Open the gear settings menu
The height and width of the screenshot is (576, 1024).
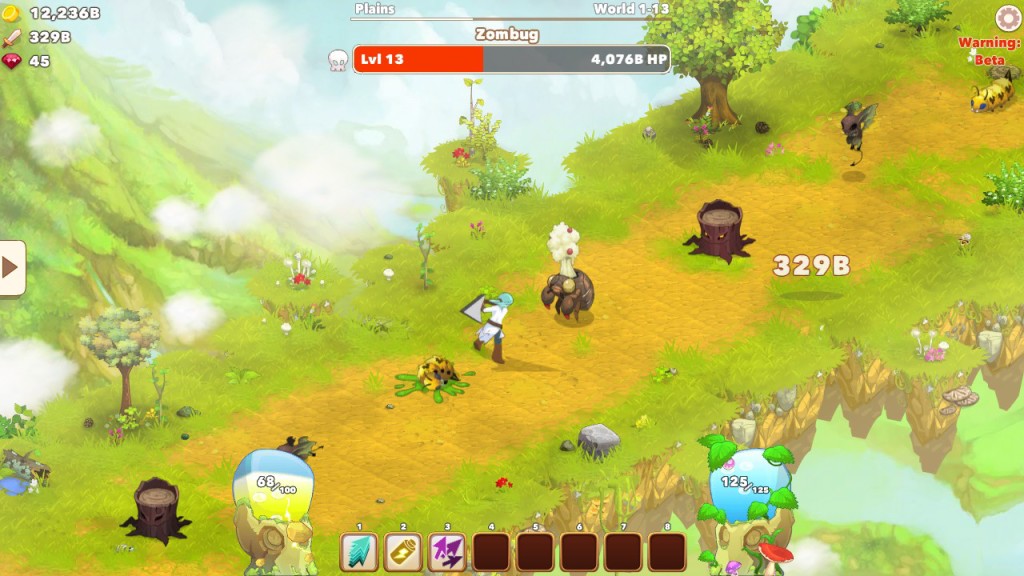tap(1008, 19)
